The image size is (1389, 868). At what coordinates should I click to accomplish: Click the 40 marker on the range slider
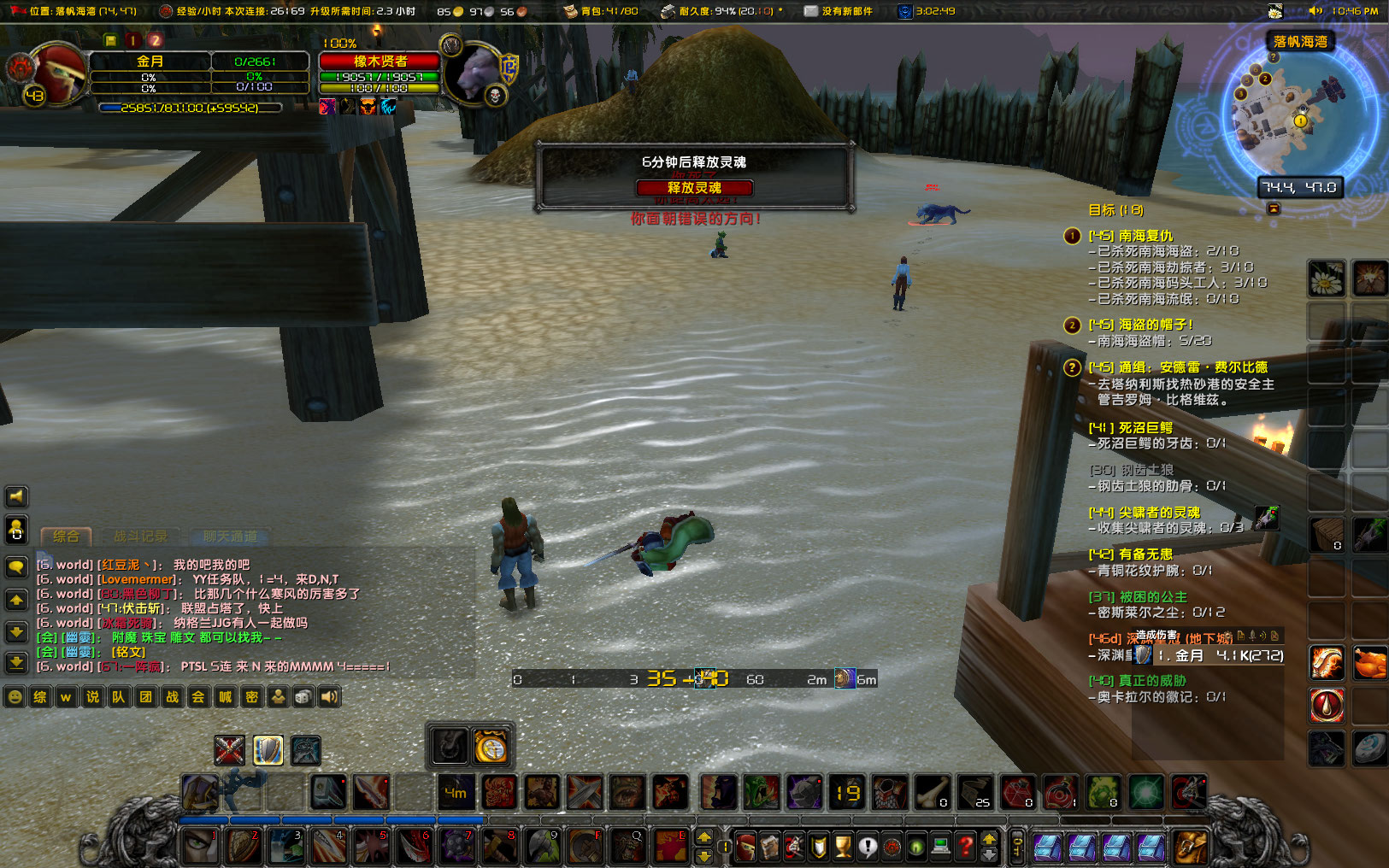click(716, 678)
